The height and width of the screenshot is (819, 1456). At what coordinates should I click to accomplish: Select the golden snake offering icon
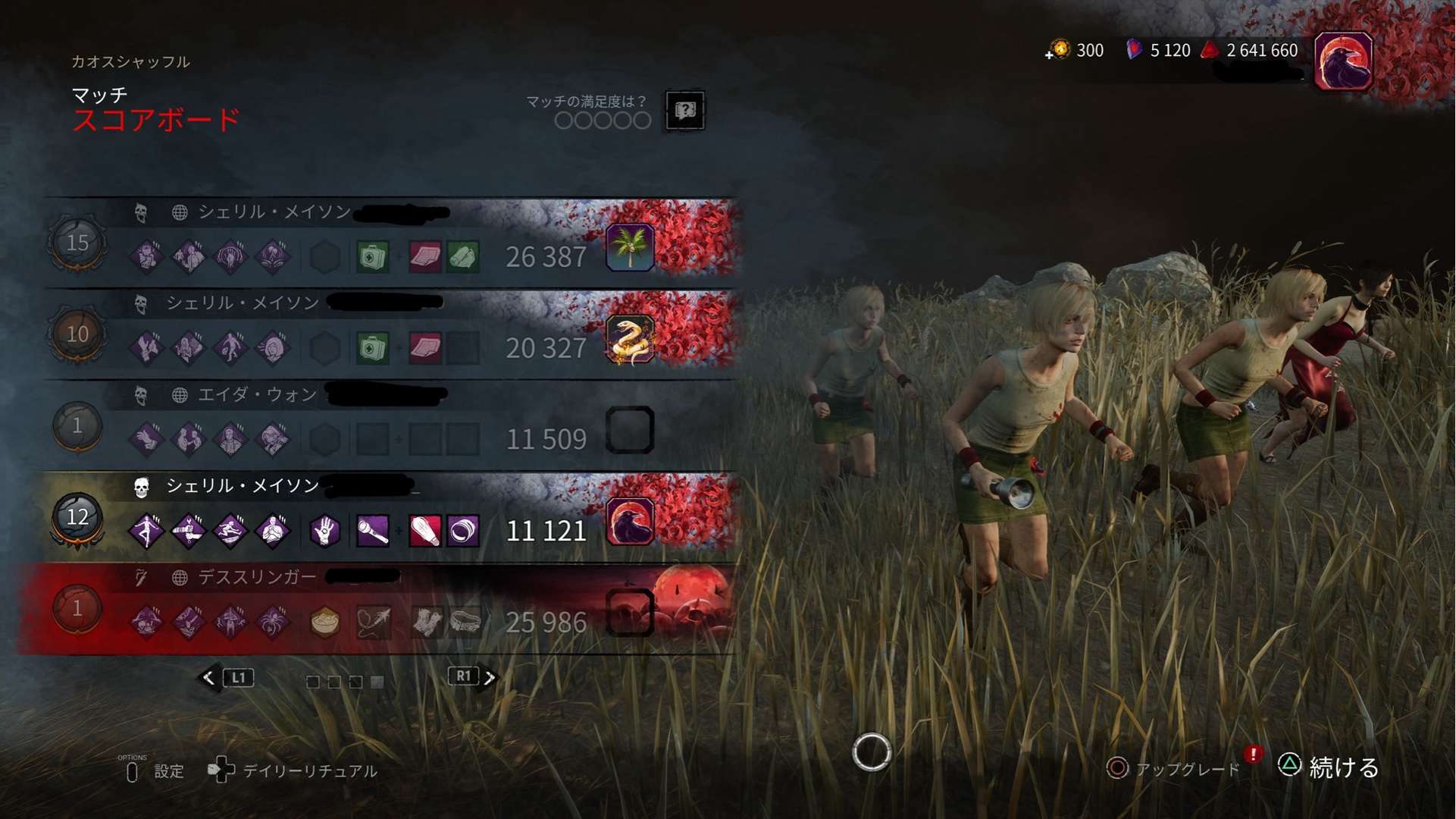click(630, 339)
